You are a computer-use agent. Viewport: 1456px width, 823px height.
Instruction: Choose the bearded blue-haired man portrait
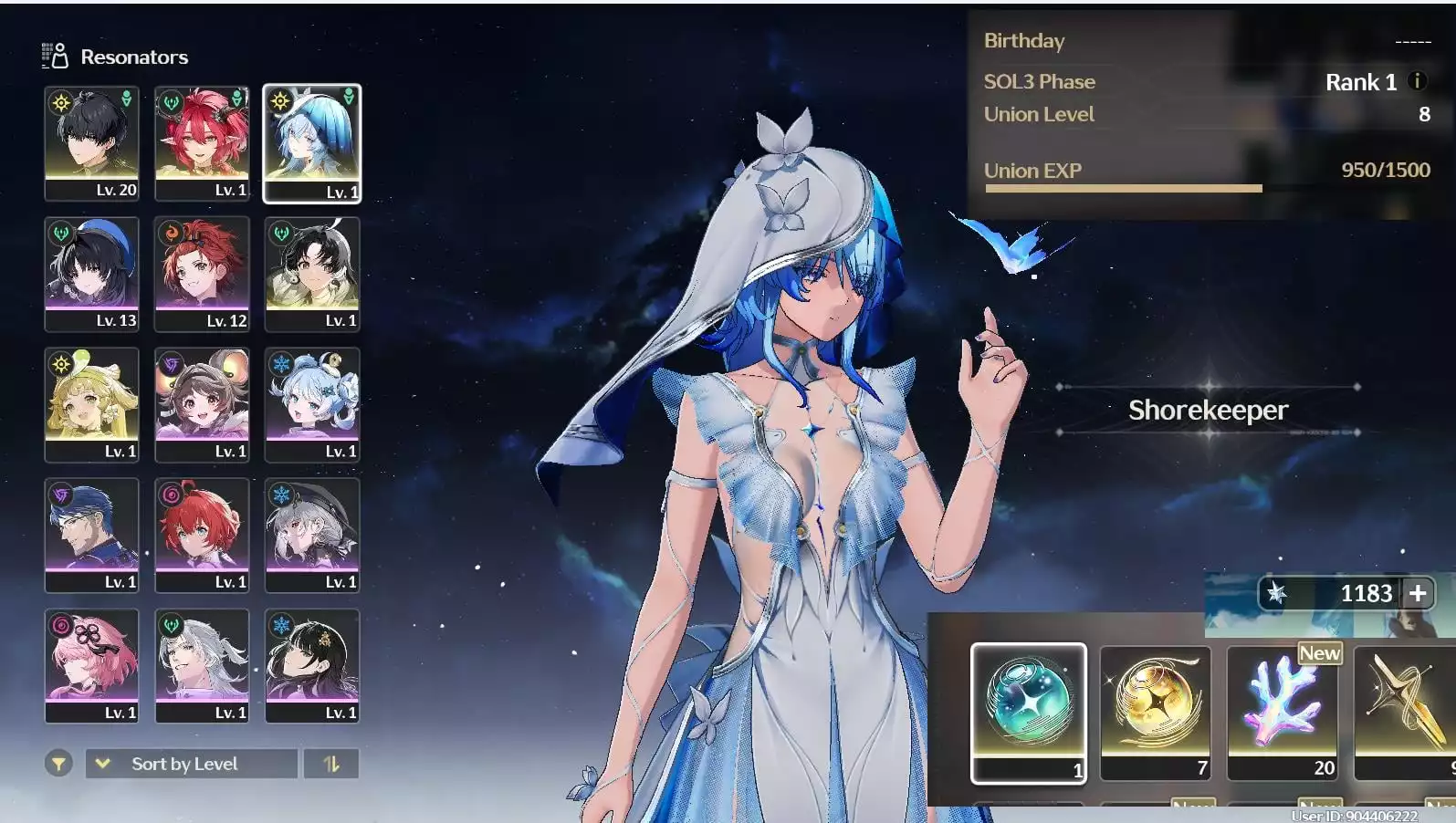pos(91,535)
